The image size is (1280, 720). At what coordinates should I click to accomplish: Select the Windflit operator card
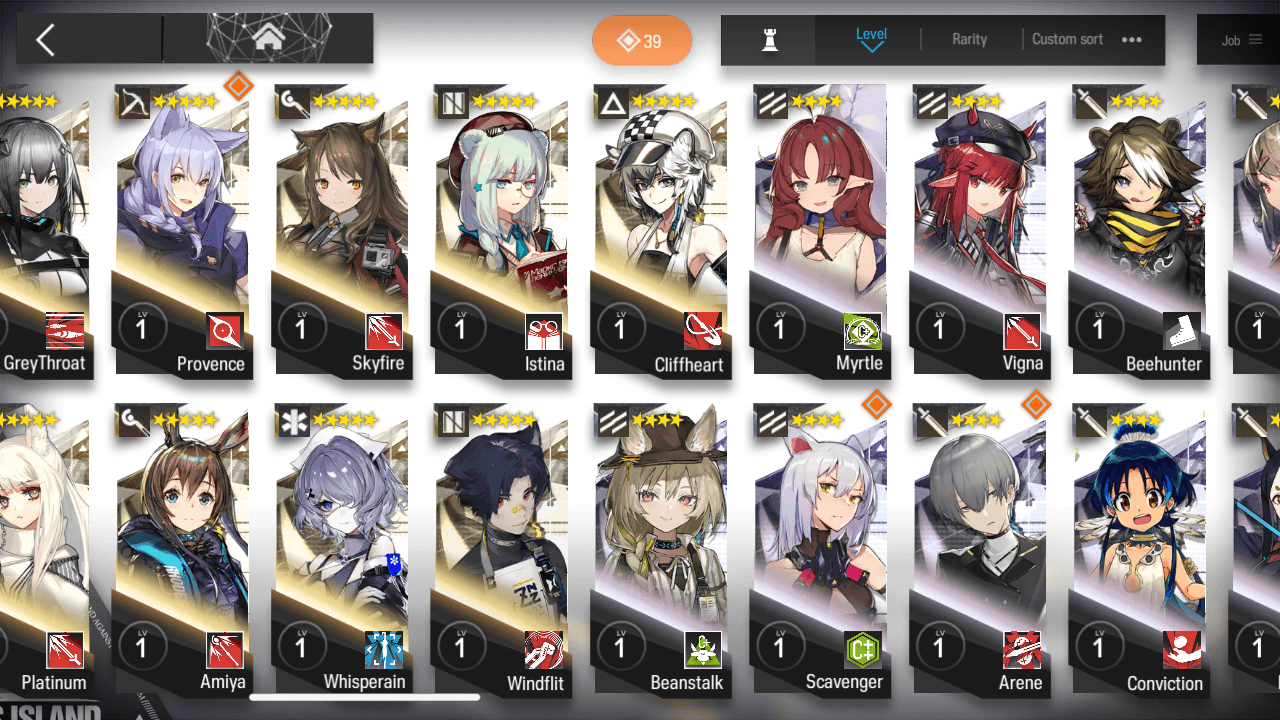coord(501,550)
